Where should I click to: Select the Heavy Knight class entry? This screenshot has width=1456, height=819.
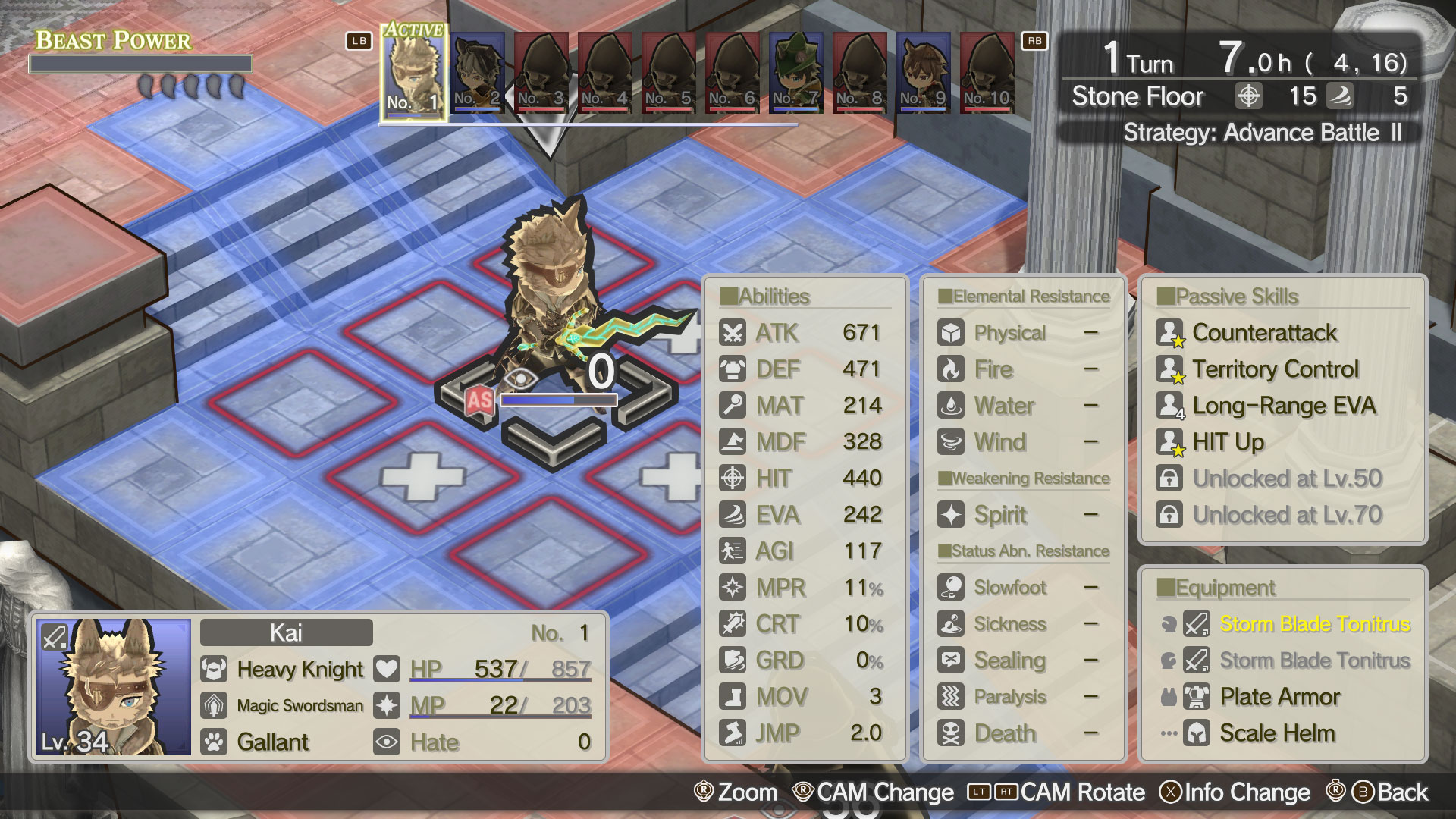pos(300,670)
